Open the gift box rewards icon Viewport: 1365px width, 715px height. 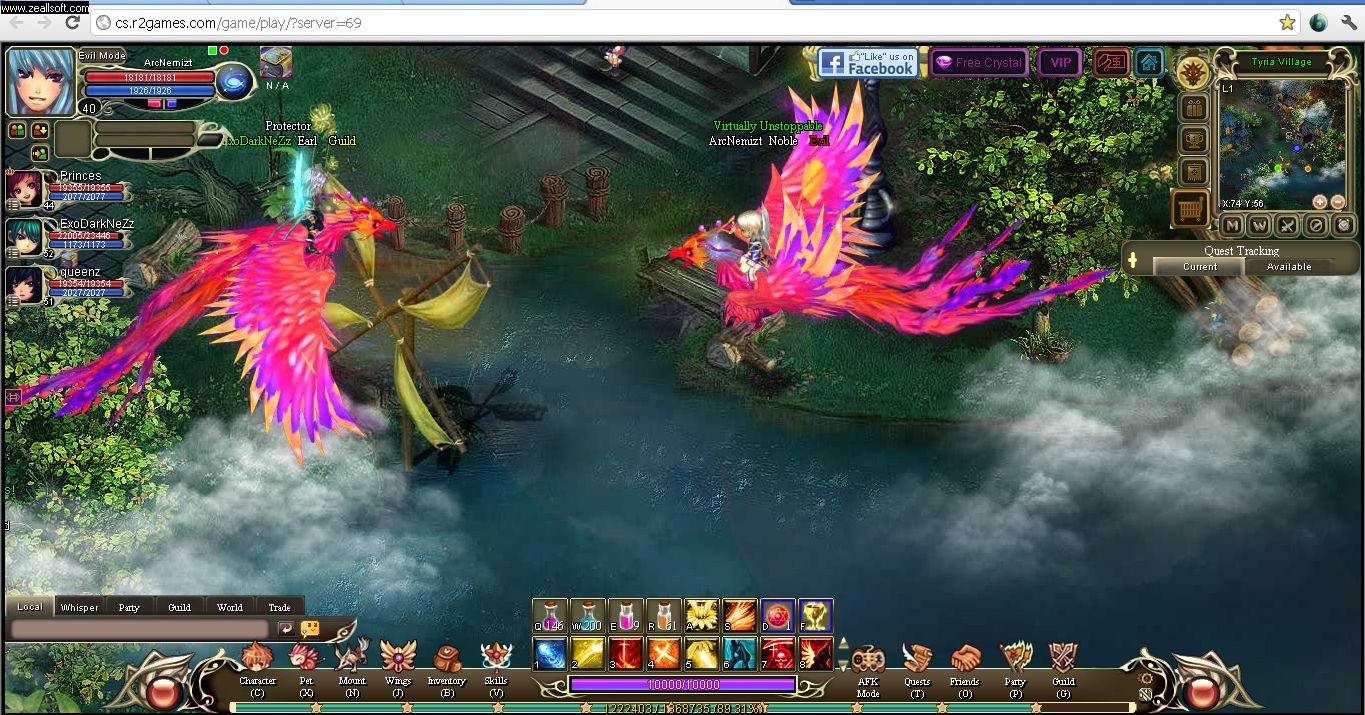point(1193,107)
